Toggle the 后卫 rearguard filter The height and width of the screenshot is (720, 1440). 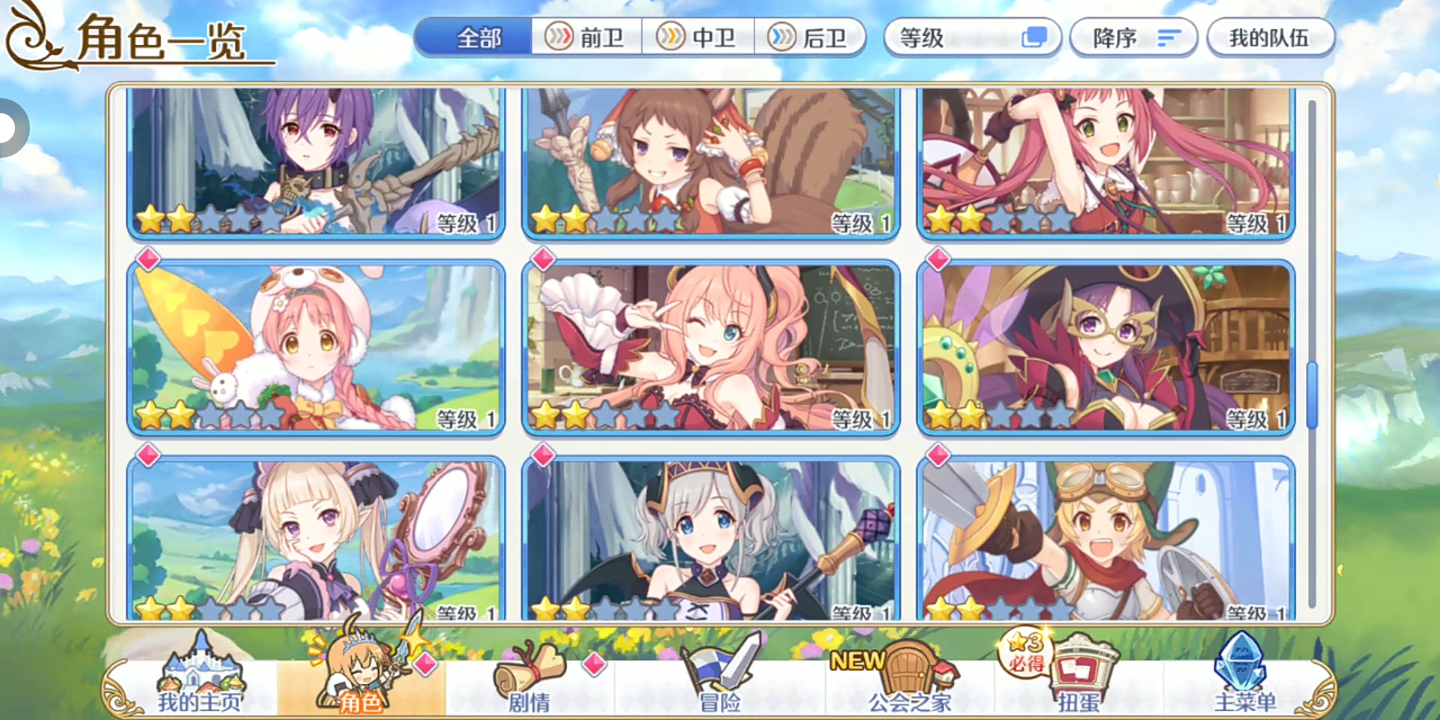point(812,37)
